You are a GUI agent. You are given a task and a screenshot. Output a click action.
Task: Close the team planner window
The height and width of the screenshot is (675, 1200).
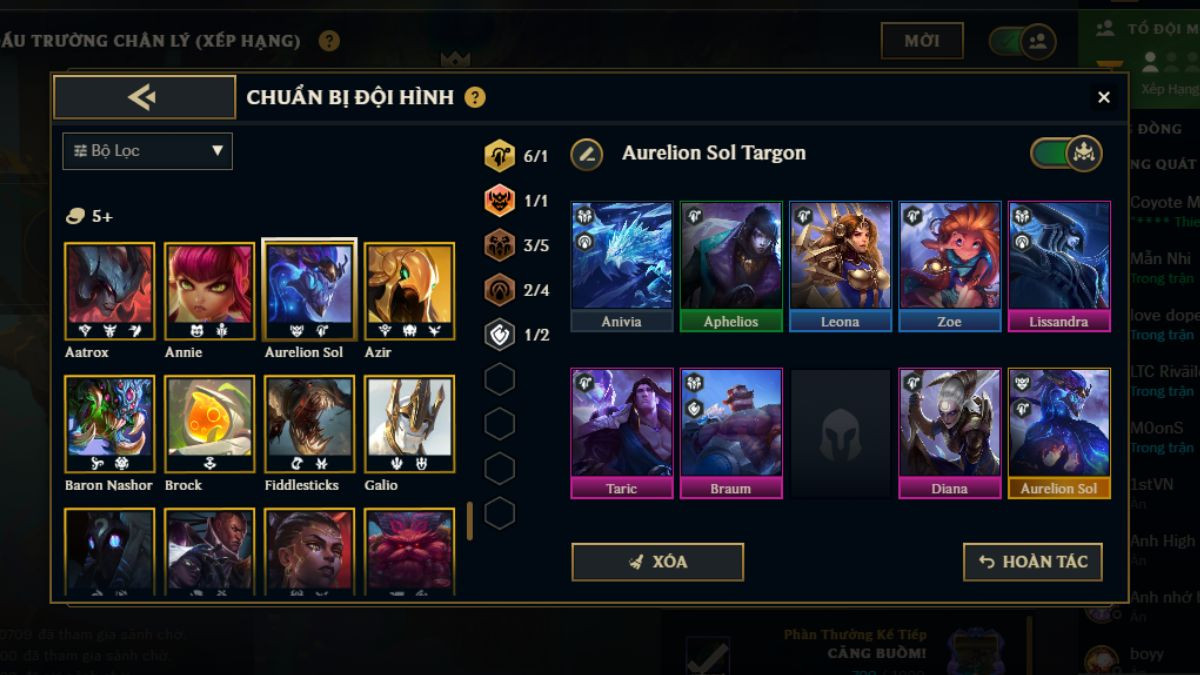point(1104,97)
